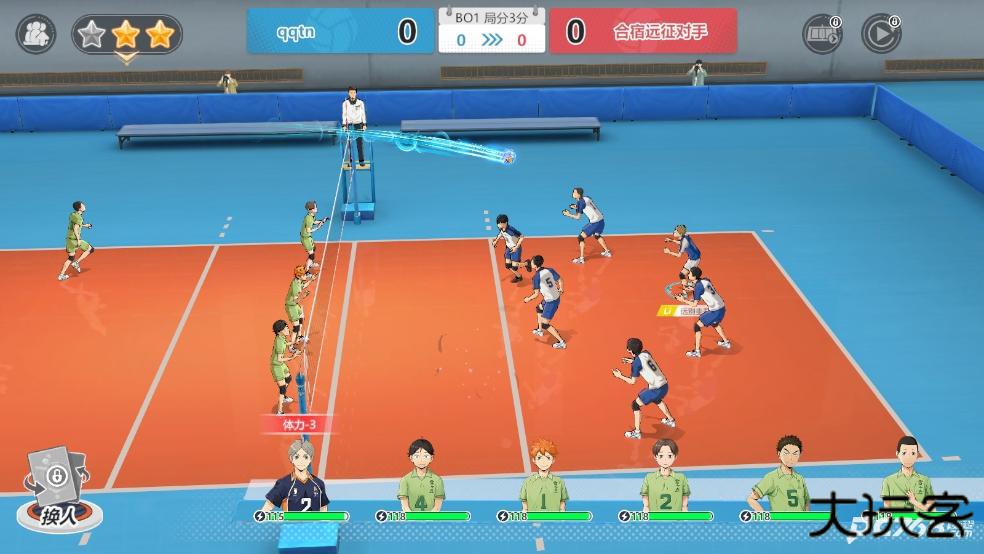Pick the green jersey number 2 player portrait
Image resolution: width=984 pixels, height=554 pixels.
[664, 476]
